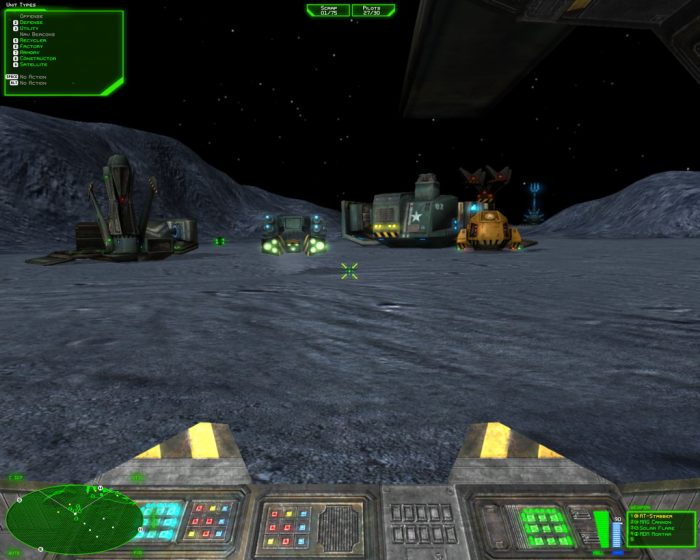Select the MDM Mortar weapon
The height and width of the screenshot is (560, 700).
(656, 533)
